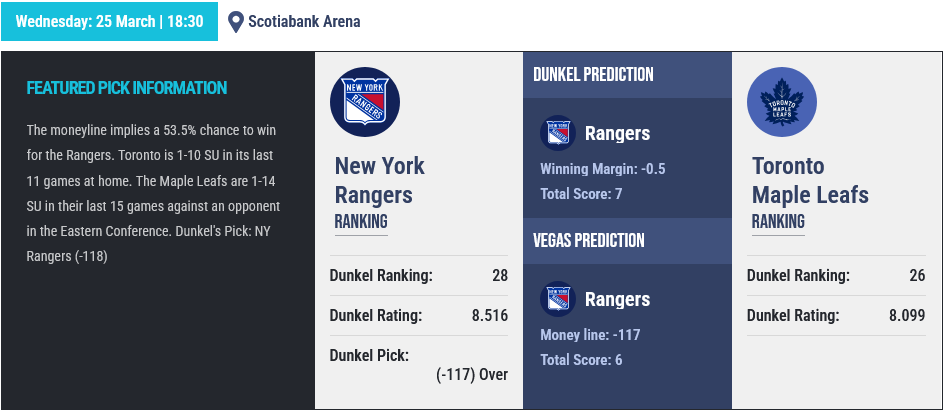Click the Rangers logo under Vegas Prediction
Image resolution: width=944 pixels, height=419 pixels.
click(x=557, y=300)
